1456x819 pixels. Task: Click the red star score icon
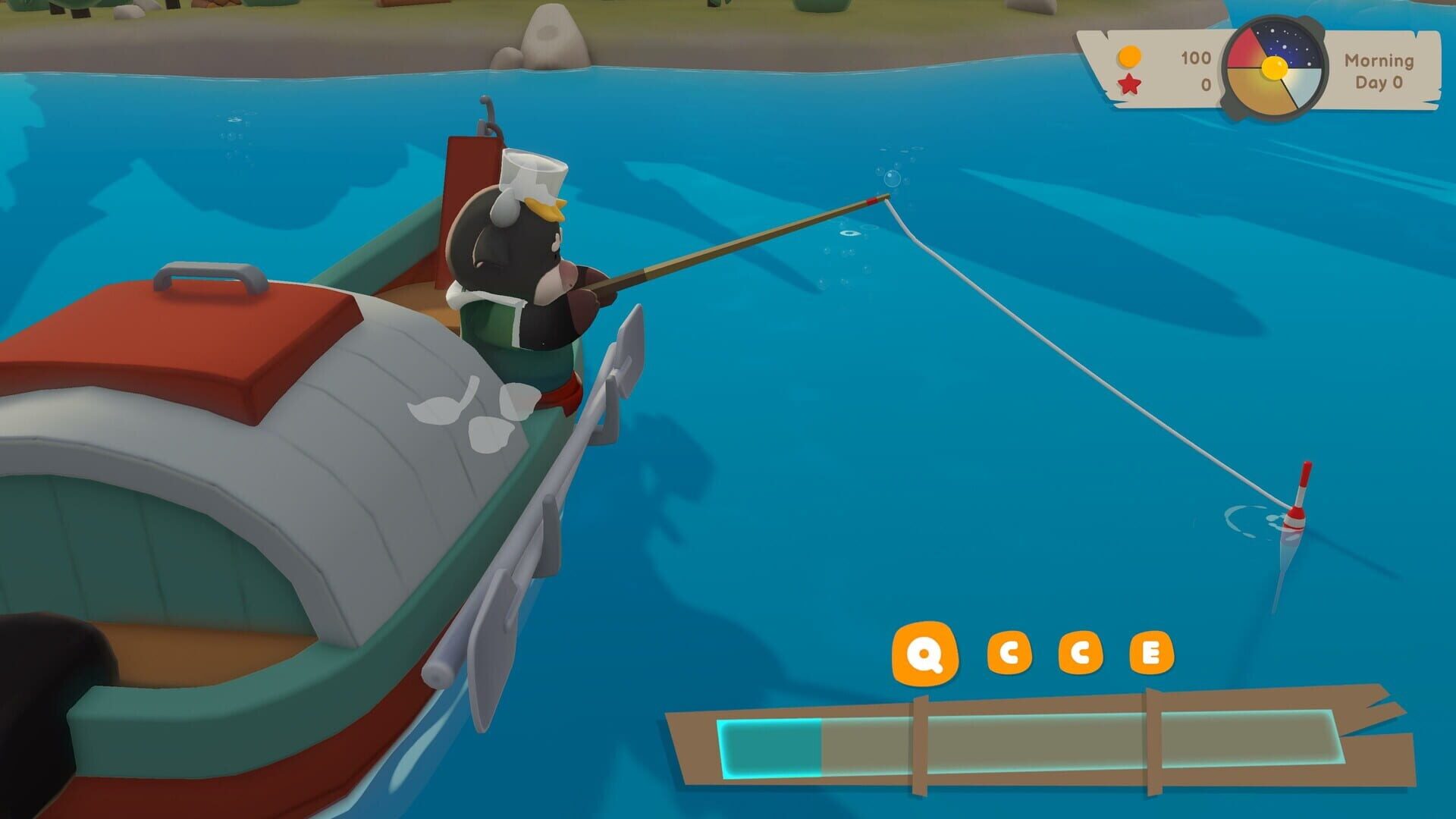point(1130,83)
